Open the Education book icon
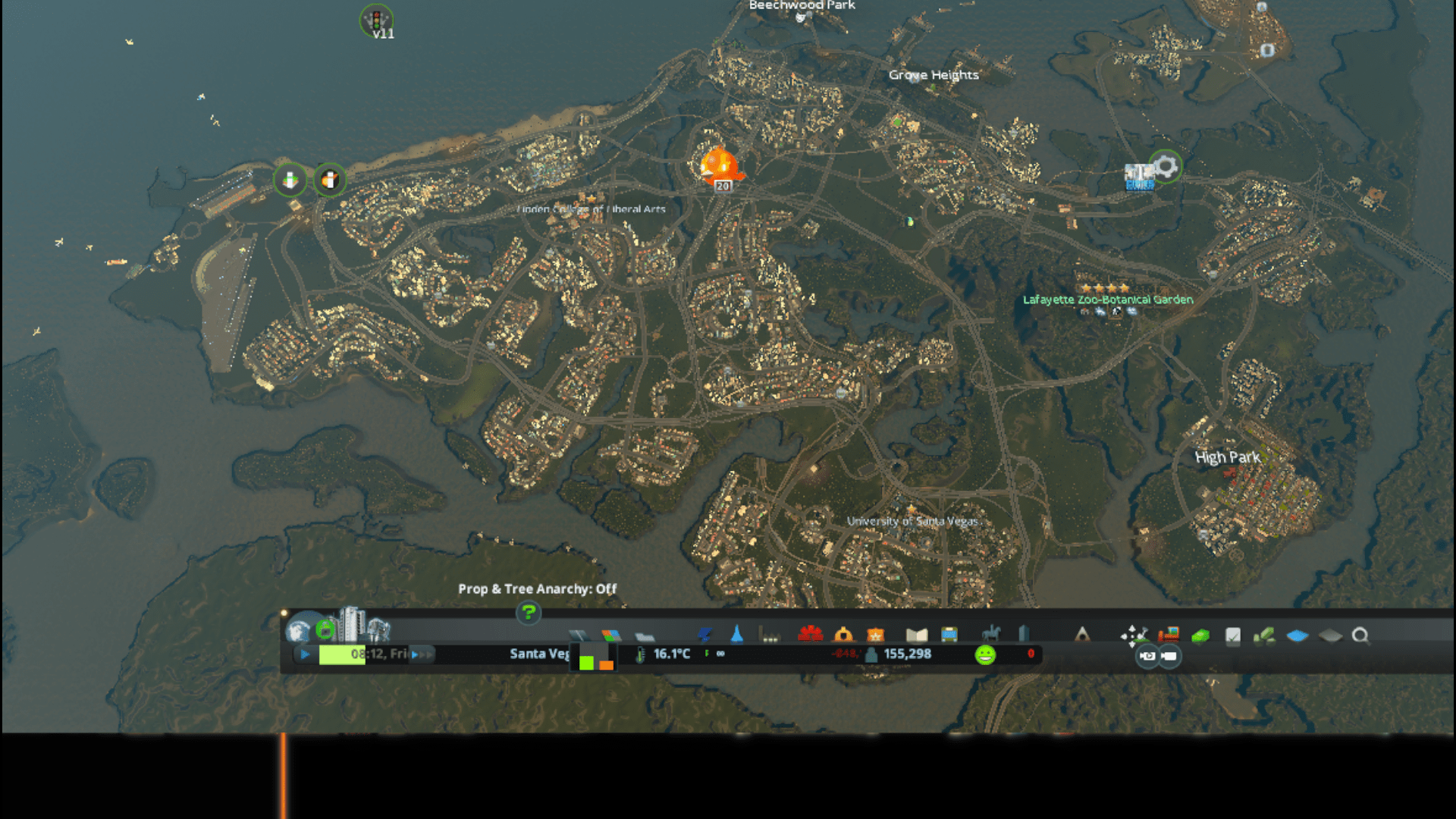 click(x=918, y=635)
